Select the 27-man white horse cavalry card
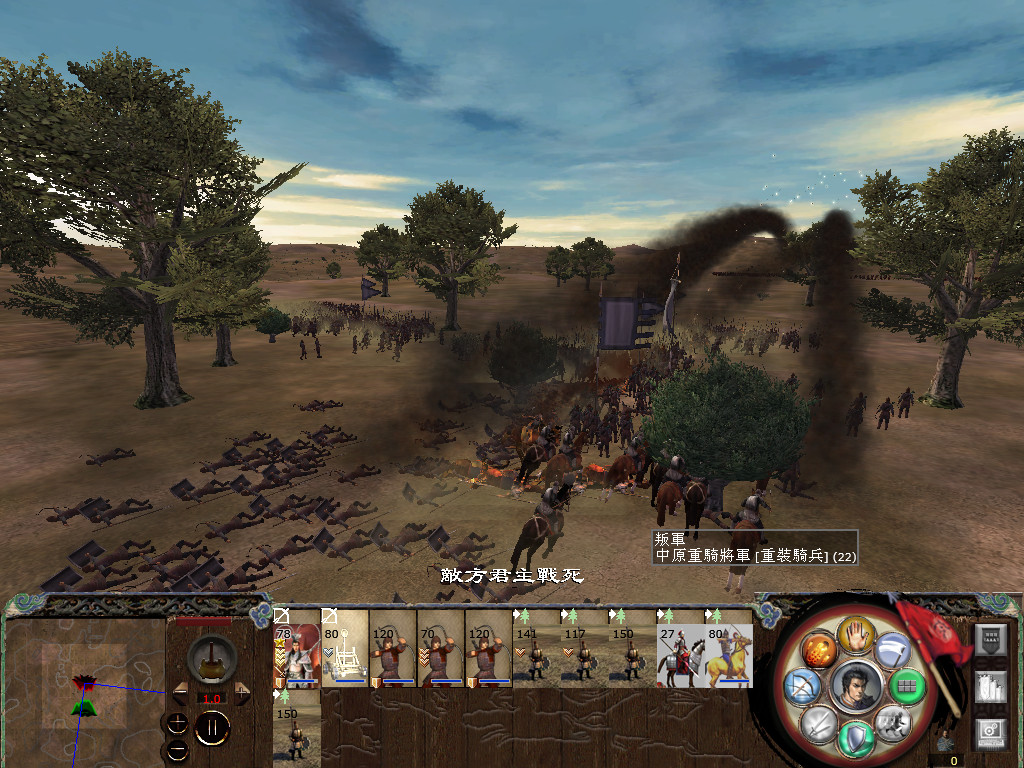Image resolution: width=1024 pixels, height=768 pixels. coord(681,648)
